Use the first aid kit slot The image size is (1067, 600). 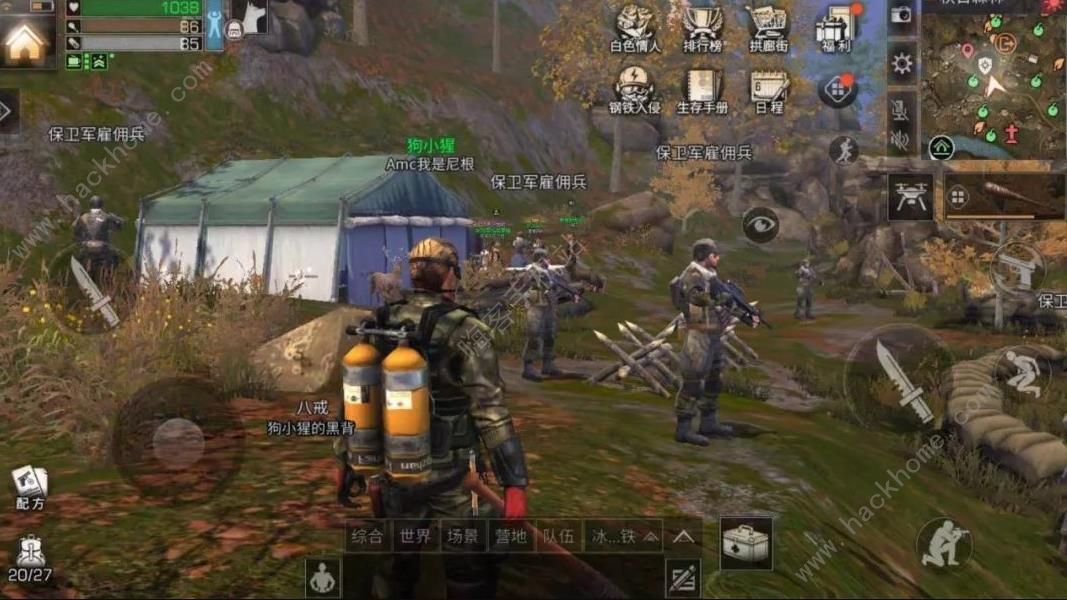point(746,543)
